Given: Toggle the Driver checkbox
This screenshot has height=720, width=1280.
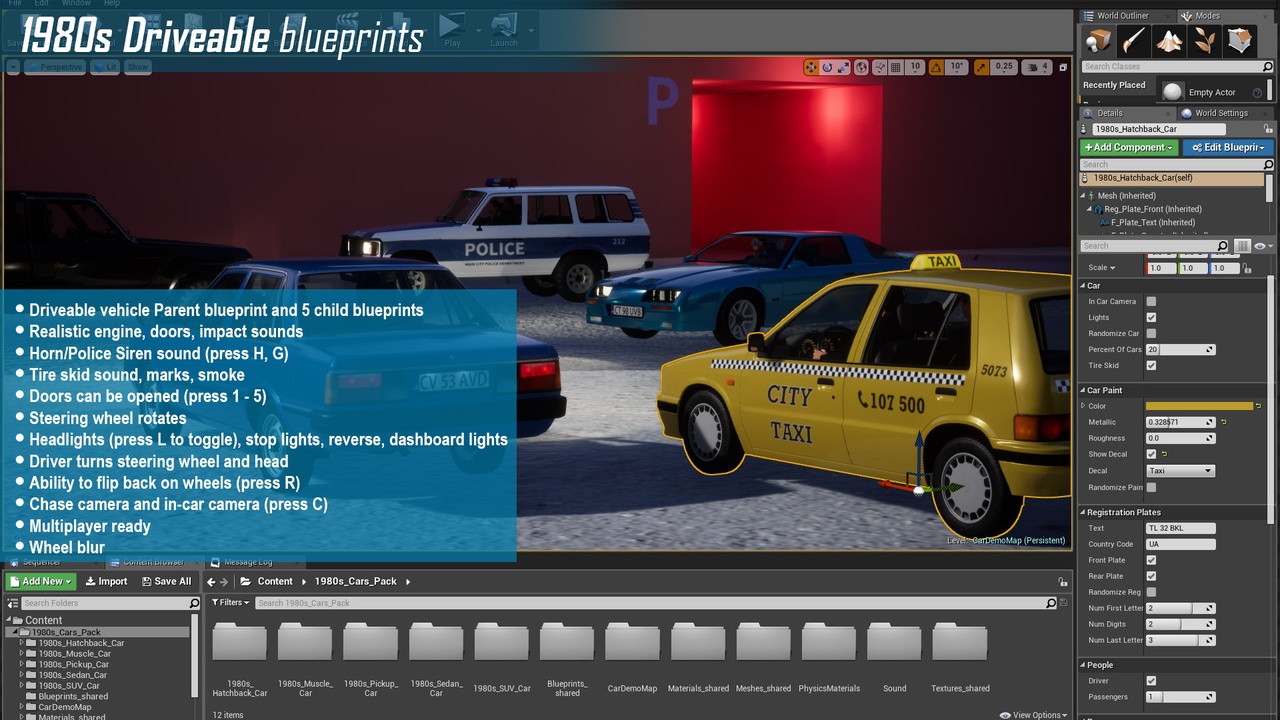Looking at the screenshot, I should (1151, 681).
